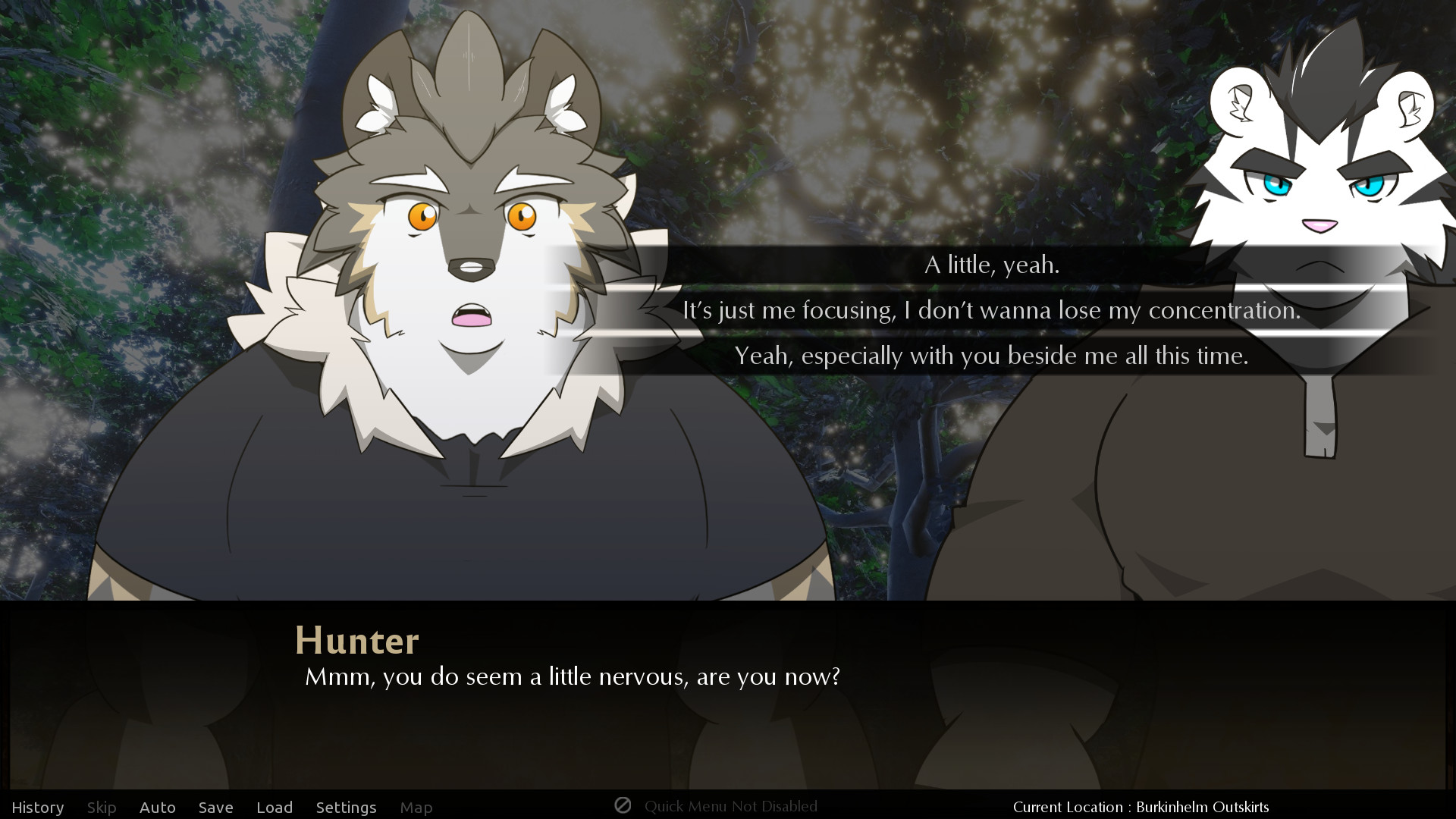
Task: Select the "It's just me focusing" choice
Action: click(990, 310)
